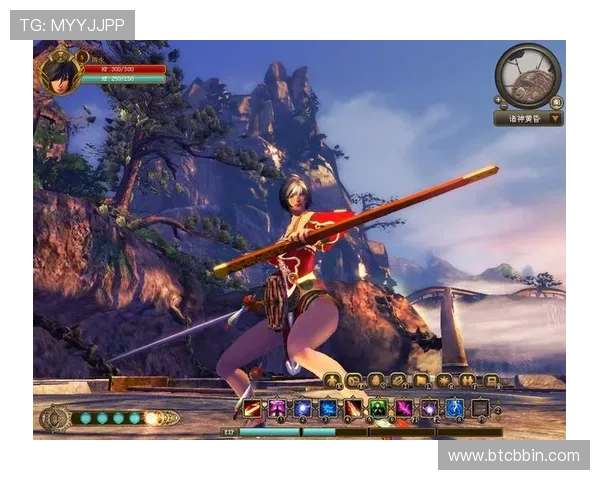Viewport: 600px width, 480px height.
Task: Click the player character portrait
Action: [59, 73]
